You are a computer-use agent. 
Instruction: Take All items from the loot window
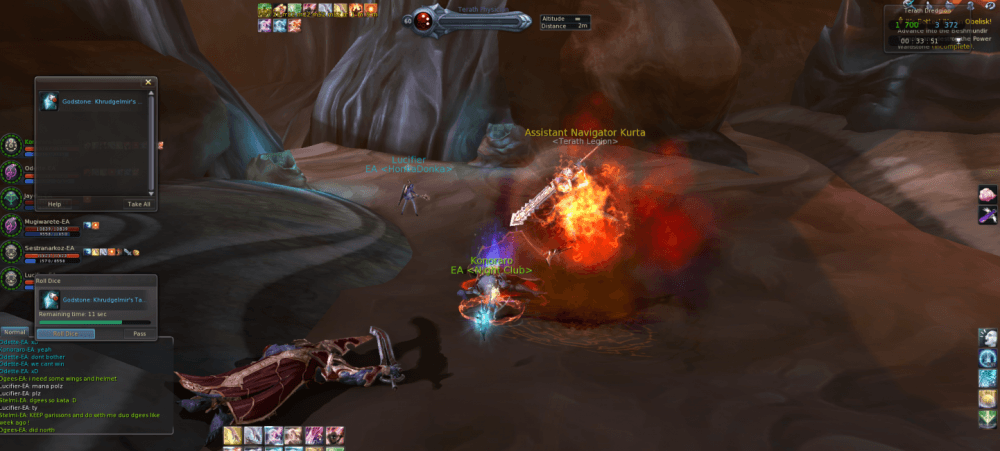click(139, 203)
